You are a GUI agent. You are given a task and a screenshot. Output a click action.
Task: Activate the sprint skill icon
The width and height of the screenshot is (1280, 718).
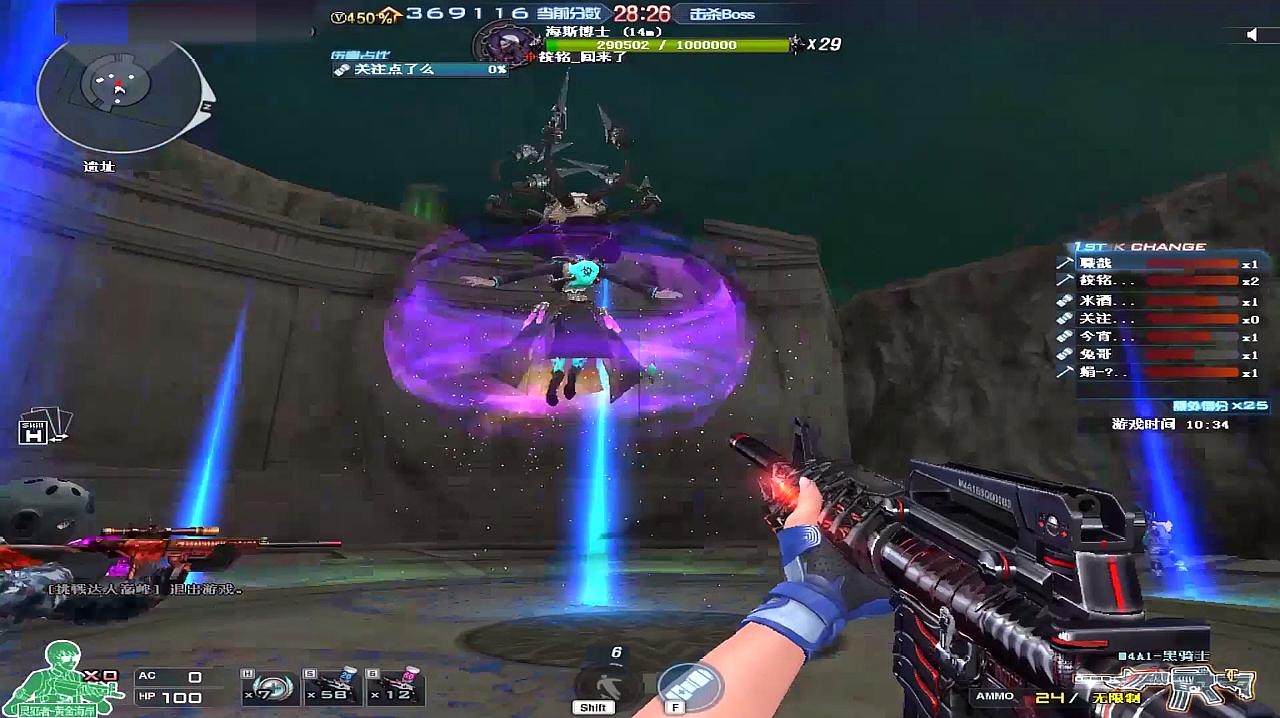603,685
